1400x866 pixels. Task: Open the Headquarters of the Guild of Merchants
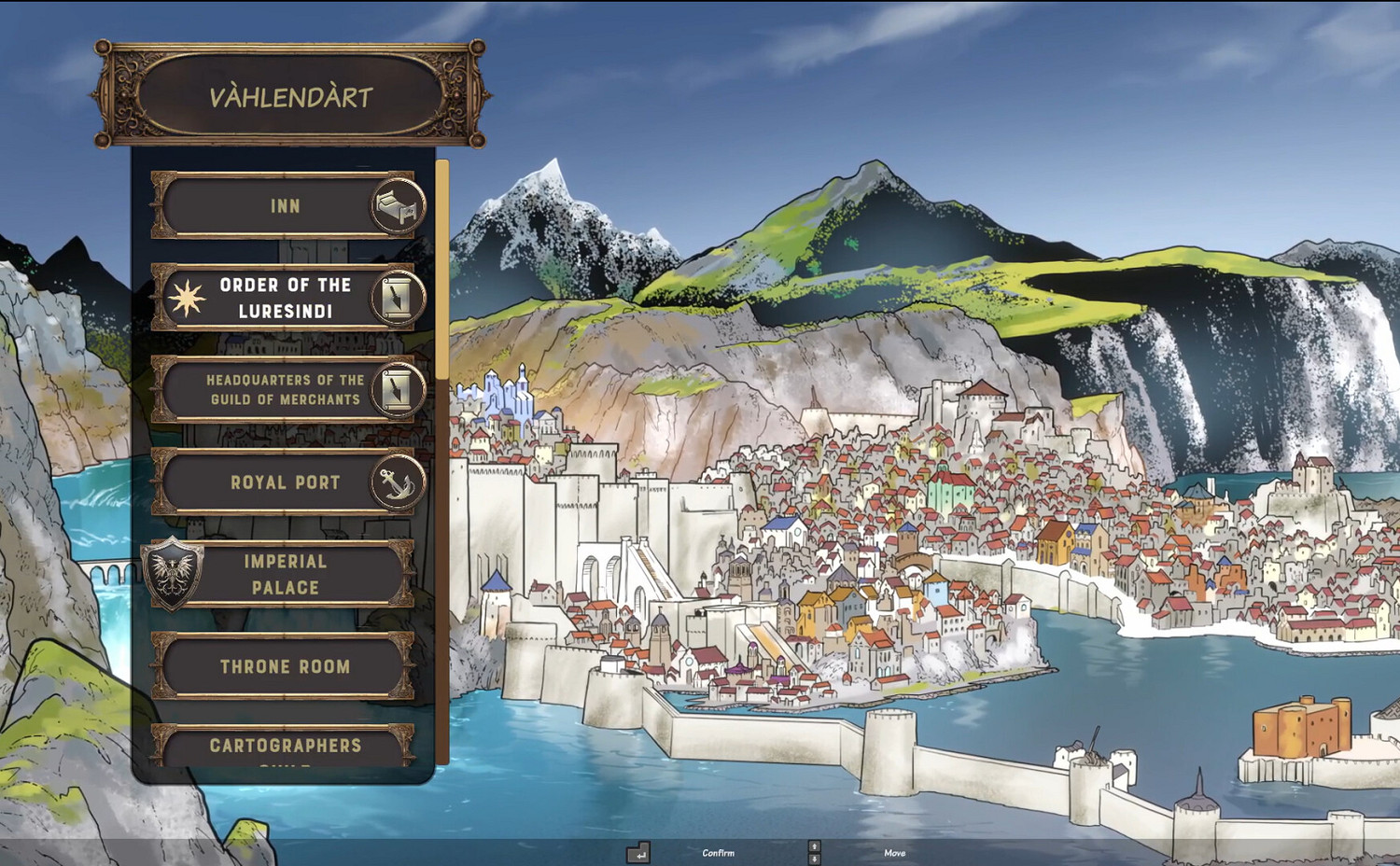280,390
